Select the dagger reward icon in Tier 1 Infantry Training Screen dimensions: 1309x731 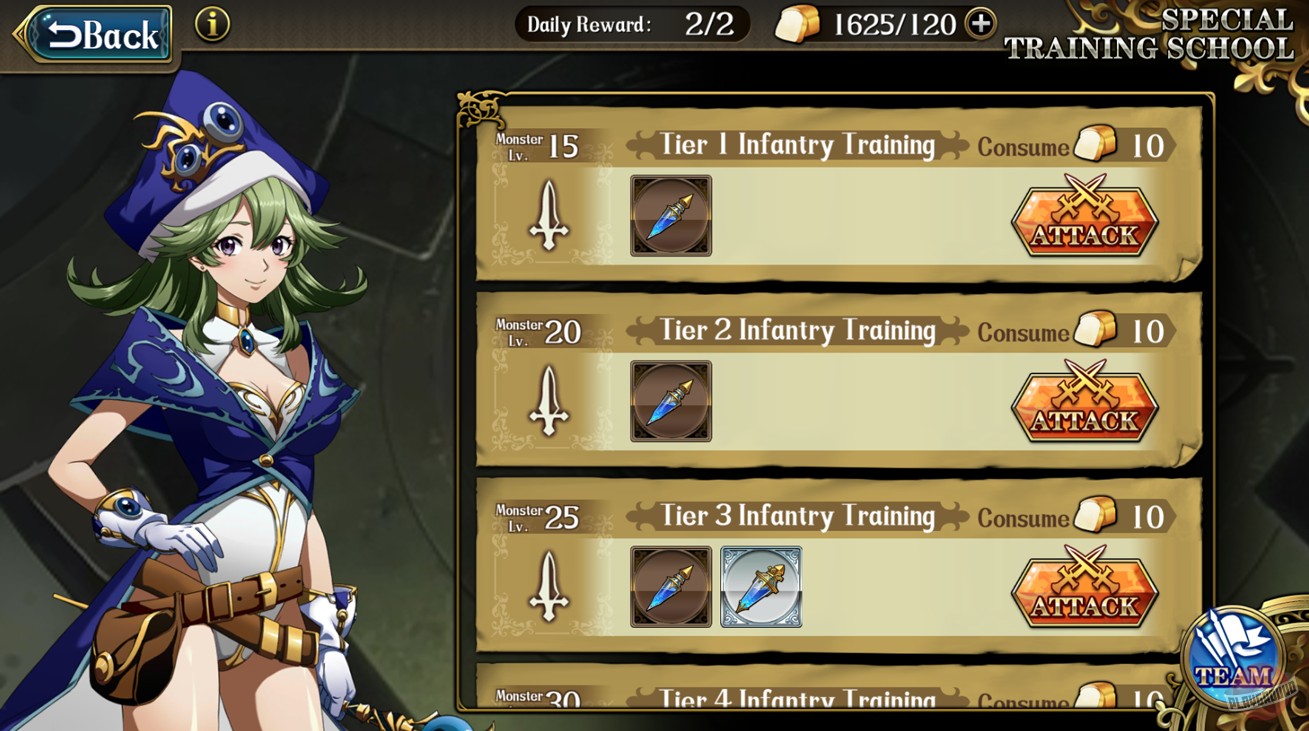(670, 216)
